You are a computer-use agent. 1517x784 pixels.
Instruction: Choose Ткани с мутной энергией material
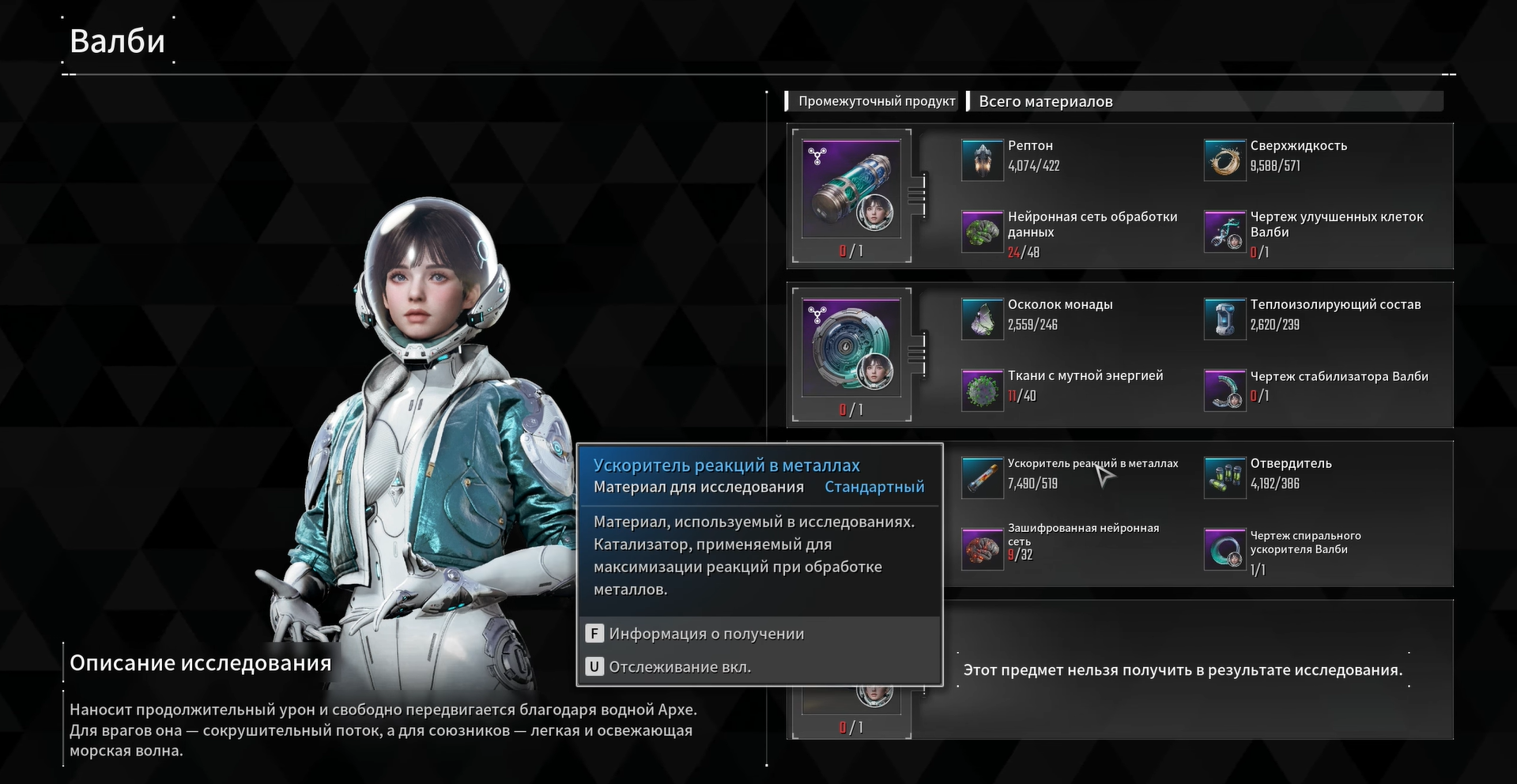pyautogui.click(x=982, y=390)
